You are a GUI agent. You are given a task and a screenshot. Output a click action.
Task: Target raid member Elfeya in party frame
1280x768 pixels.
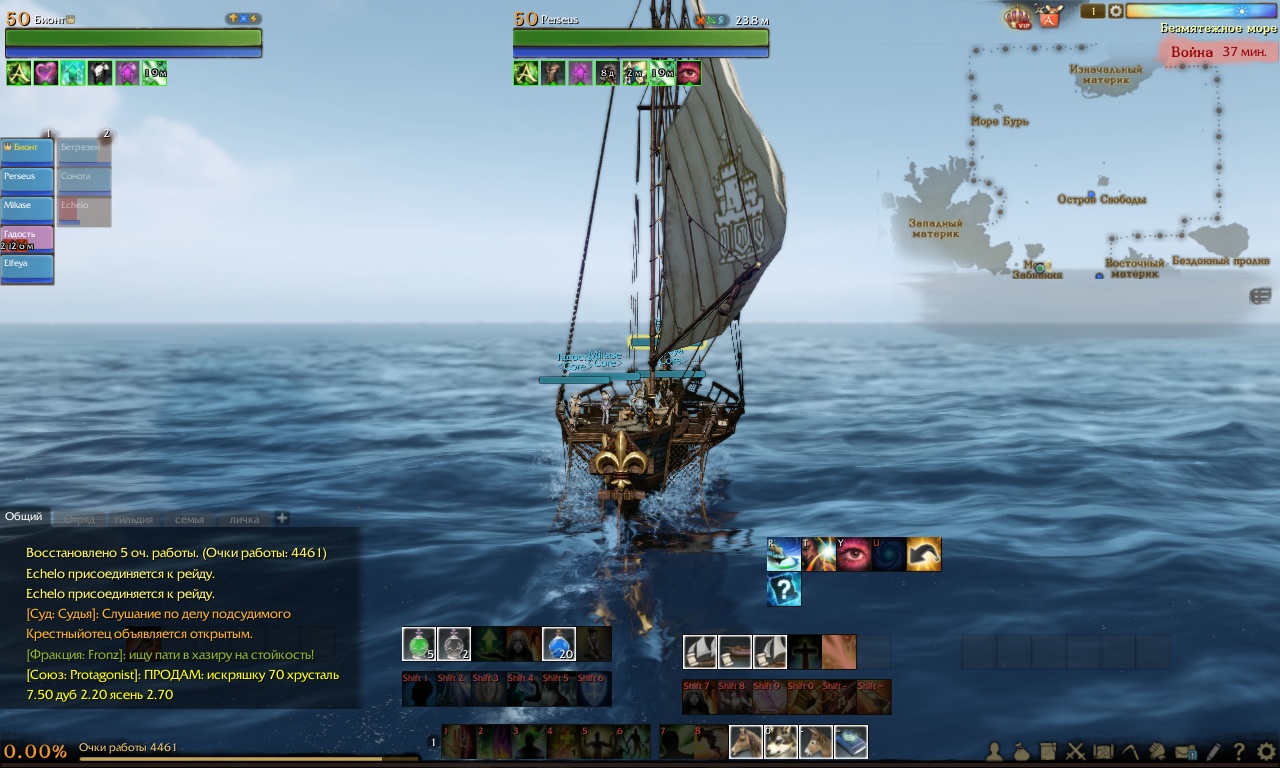[27, 267]
